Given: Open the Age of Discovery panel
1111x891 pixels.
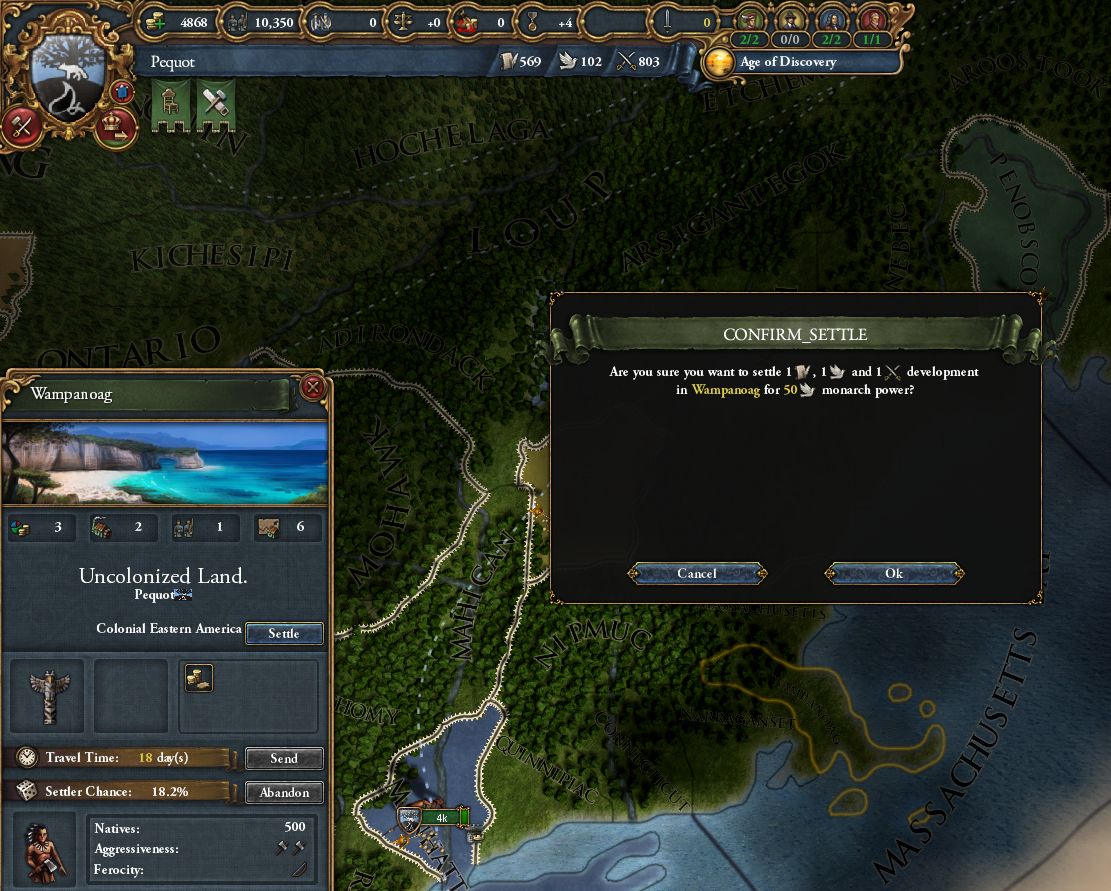Looking at the screenshot, I should (x=771, y=62).
